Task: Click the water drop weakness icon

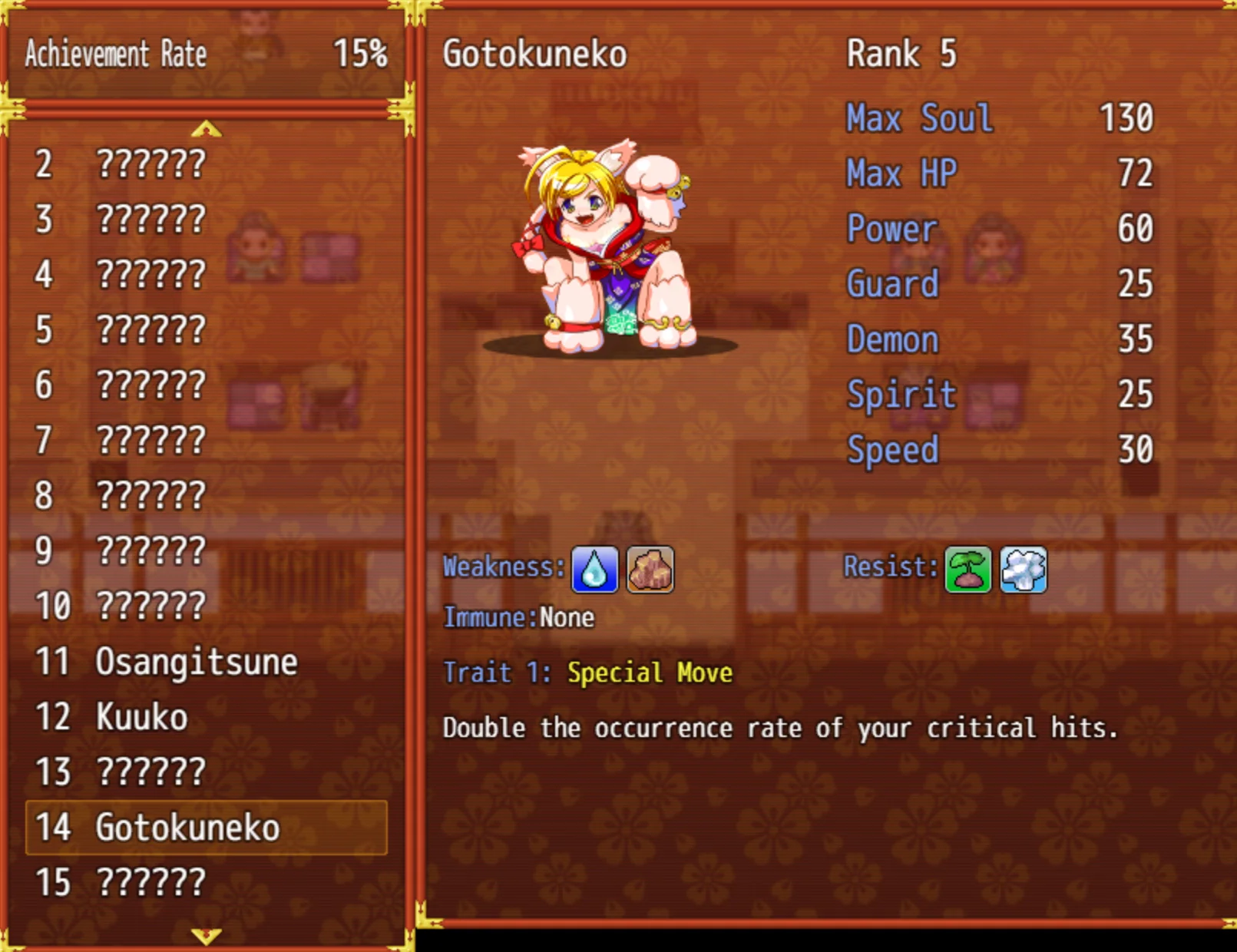Action: click(594, 570)
